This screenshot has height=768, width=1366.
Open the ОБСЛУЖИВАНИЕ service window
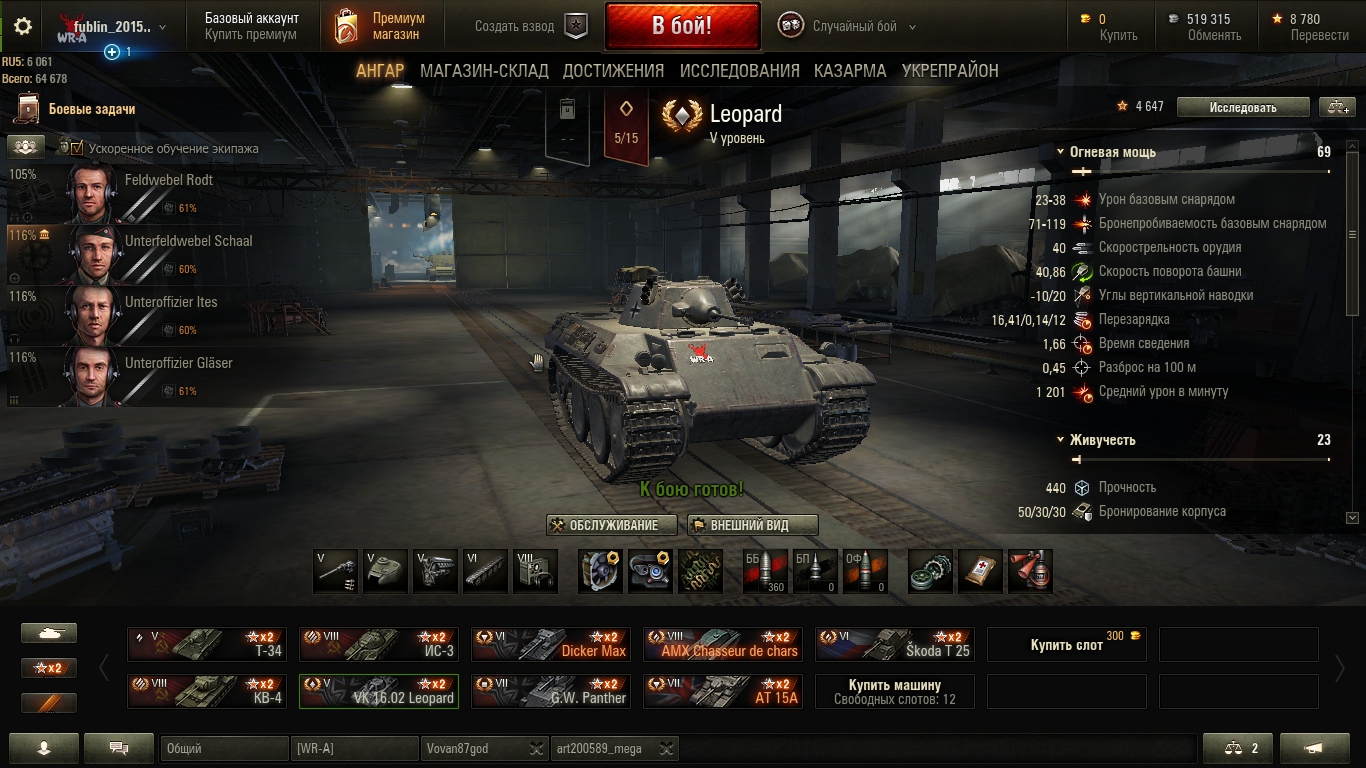(x=612, y=525)
